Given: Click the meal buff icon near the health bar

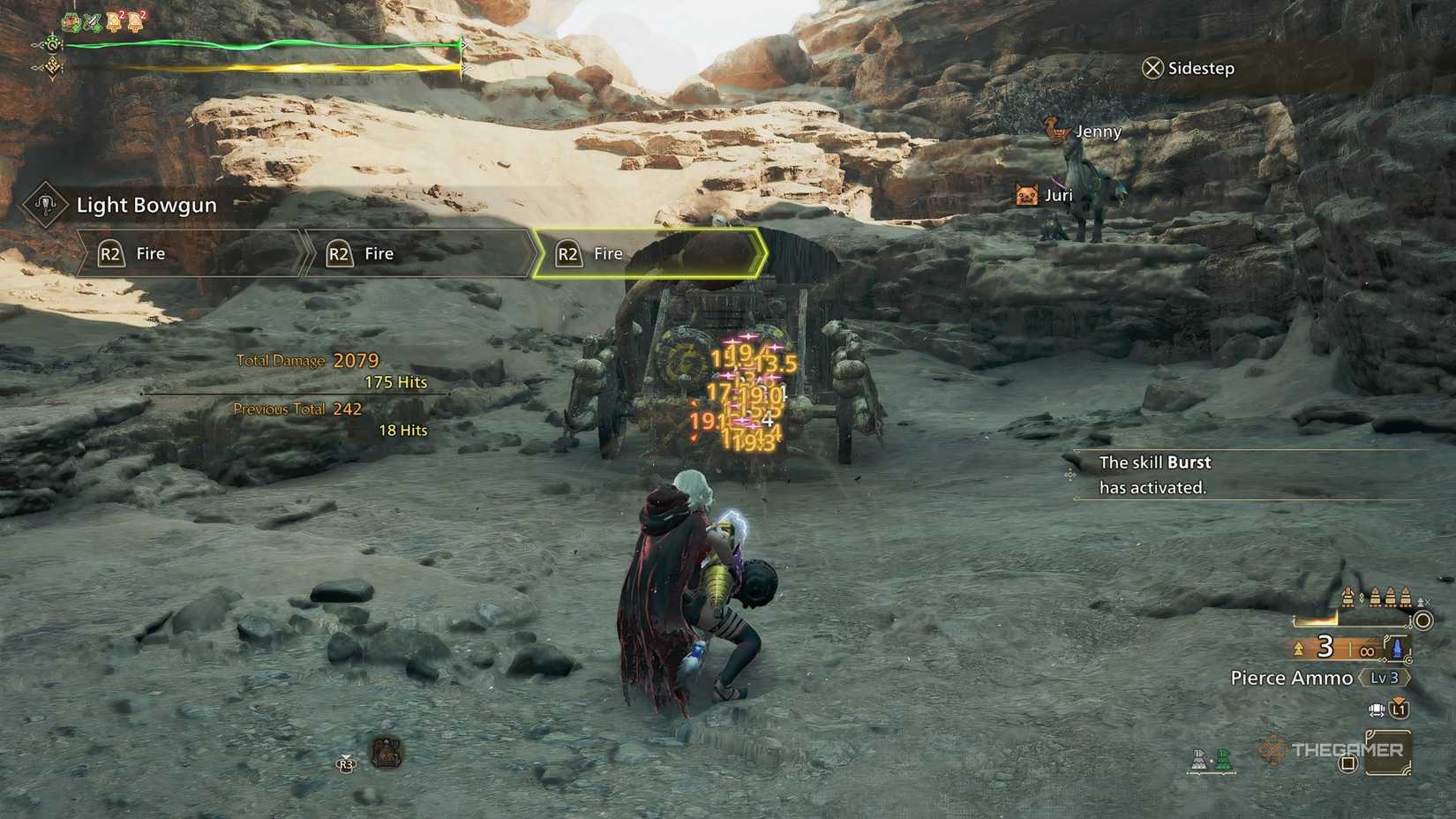Looking at the screenshot, I should 71,22.
